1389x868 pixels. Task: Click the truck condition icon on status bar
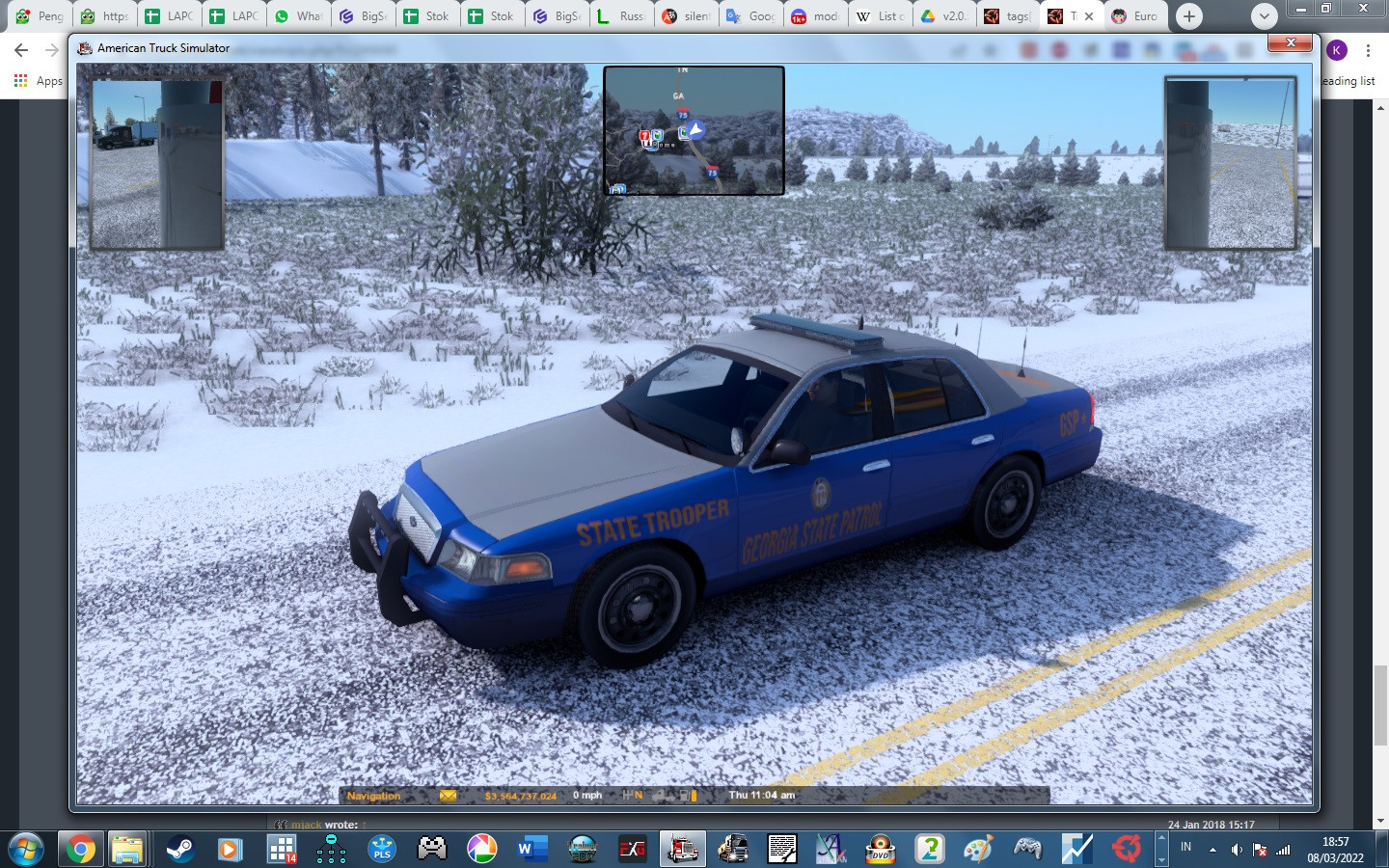pyautogui.click(x=662, y=795)
